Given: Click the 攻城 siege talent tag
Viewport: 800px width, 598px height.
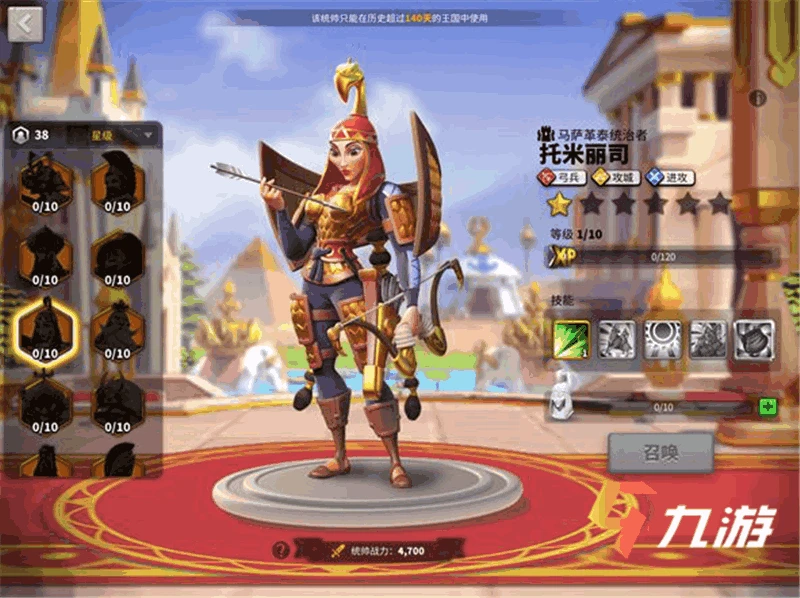Looking at the screenshot, I should click(618, 177).
